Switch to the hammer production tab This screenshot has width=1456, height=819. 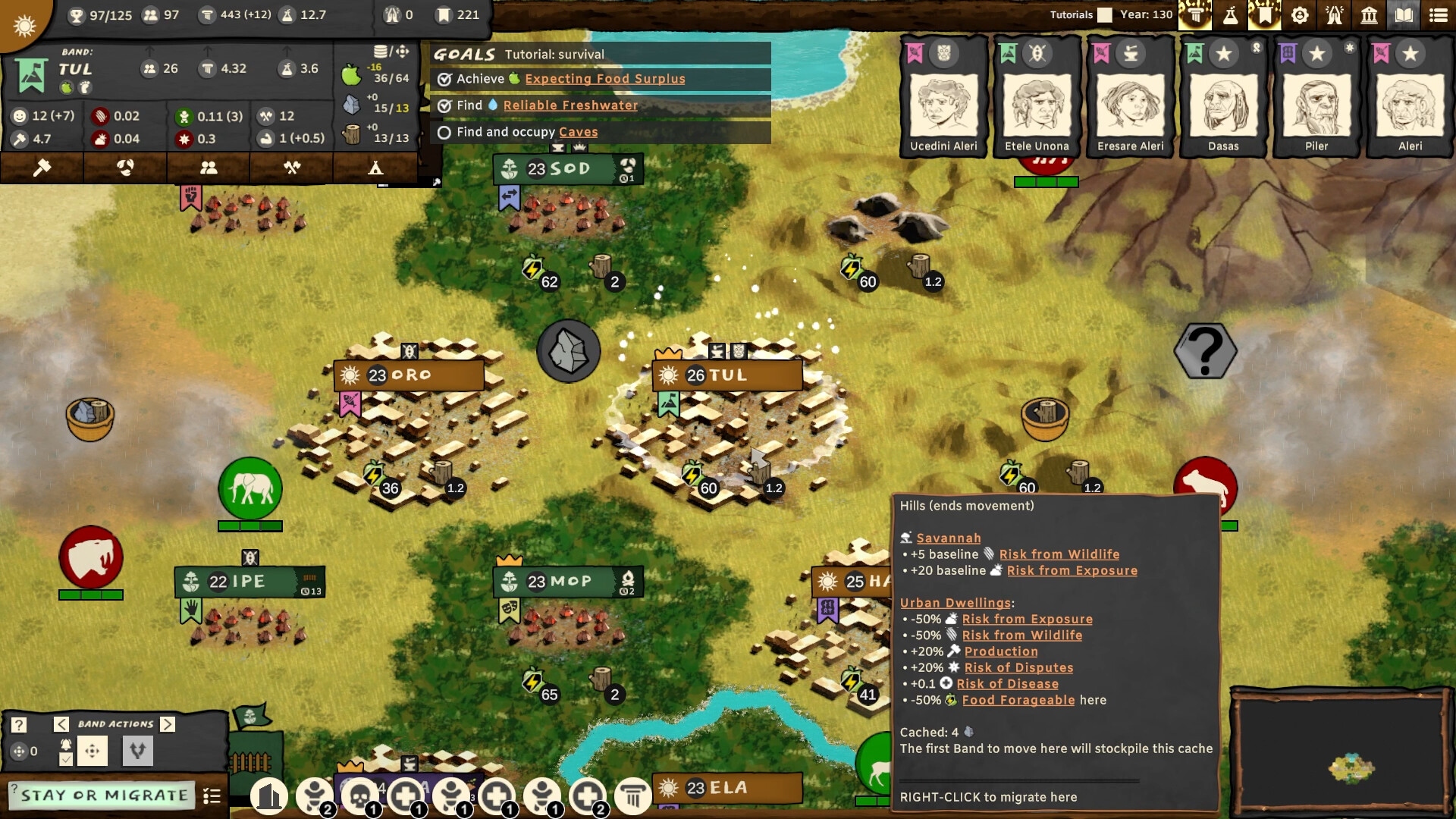click(42, 168)
